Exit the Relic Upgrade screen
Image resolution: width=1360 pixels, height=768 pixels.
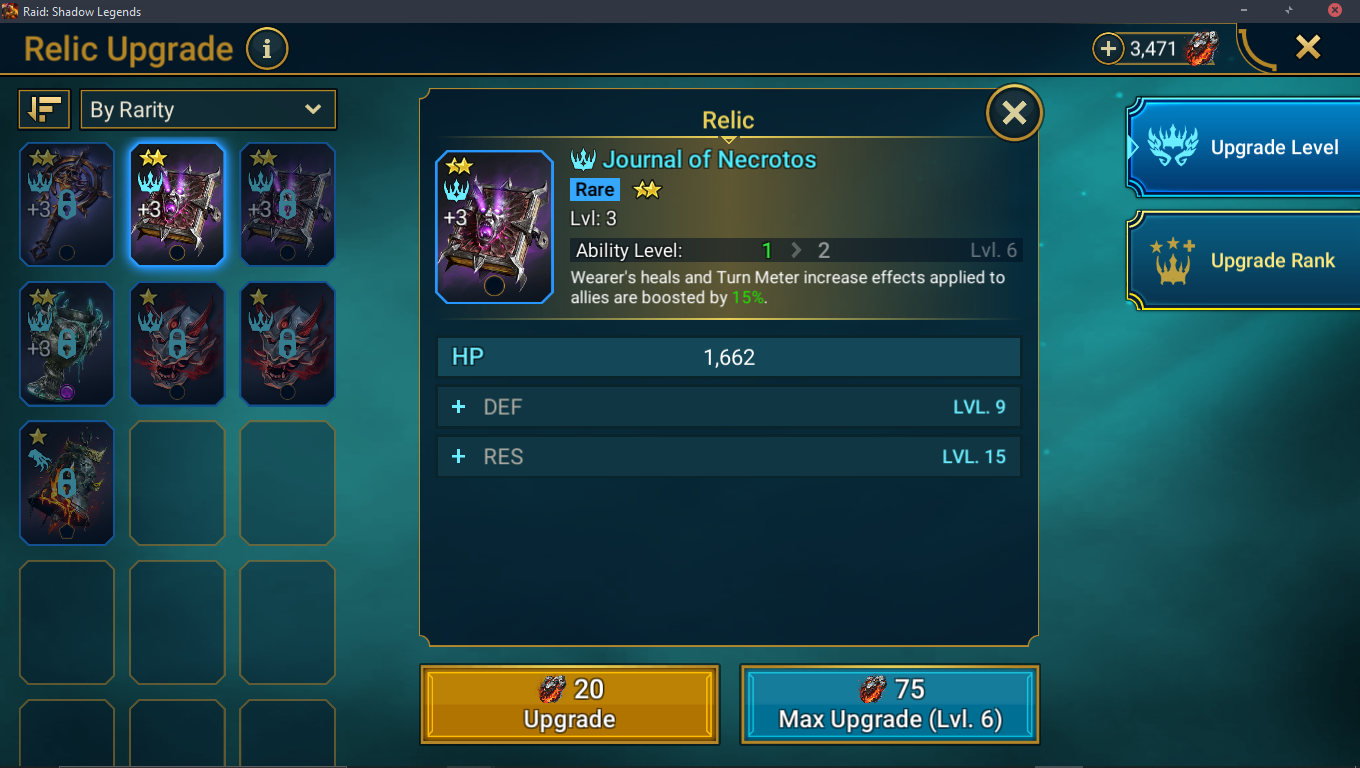pyautogui.click(x=1308, y=47)
